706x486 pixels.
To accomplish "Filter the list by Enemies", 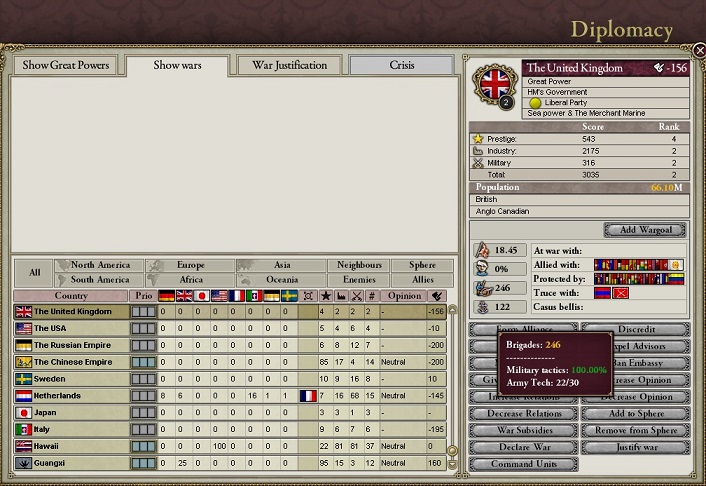I will point(359,280).
